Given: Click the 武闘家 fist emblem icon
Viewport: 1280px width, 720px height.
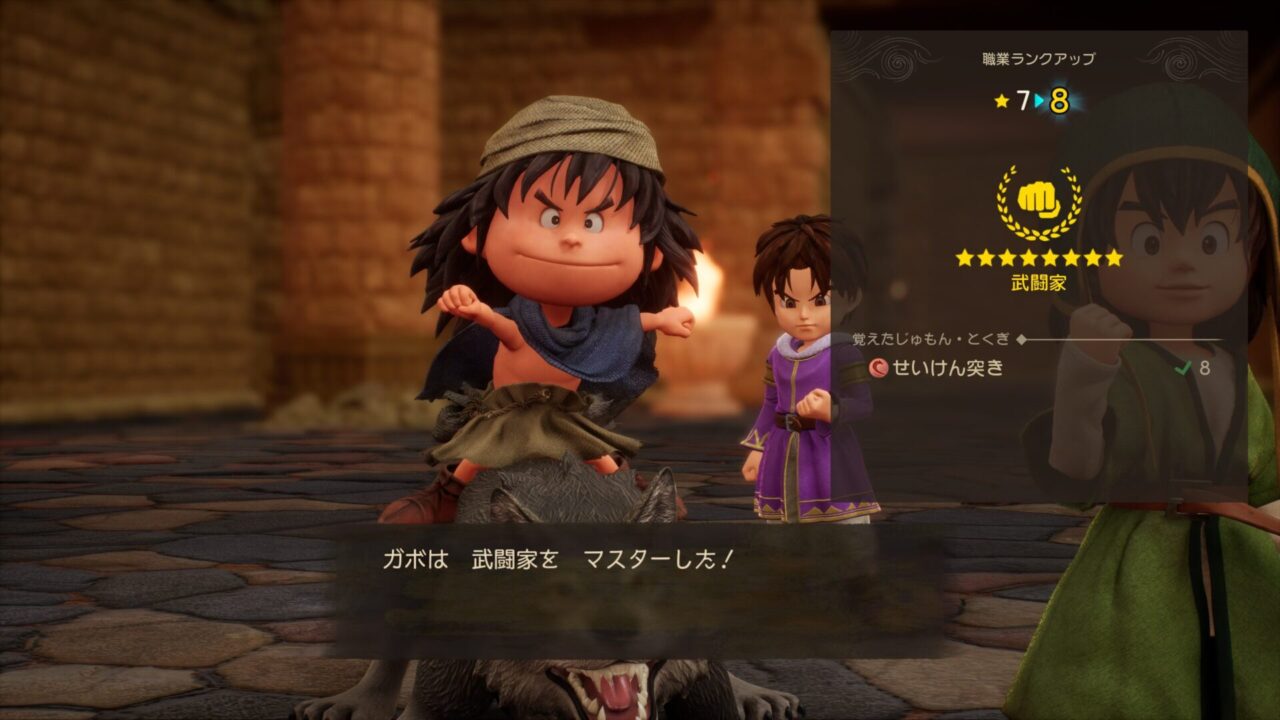Looking at the screenshot, I should pos(1038,201).
